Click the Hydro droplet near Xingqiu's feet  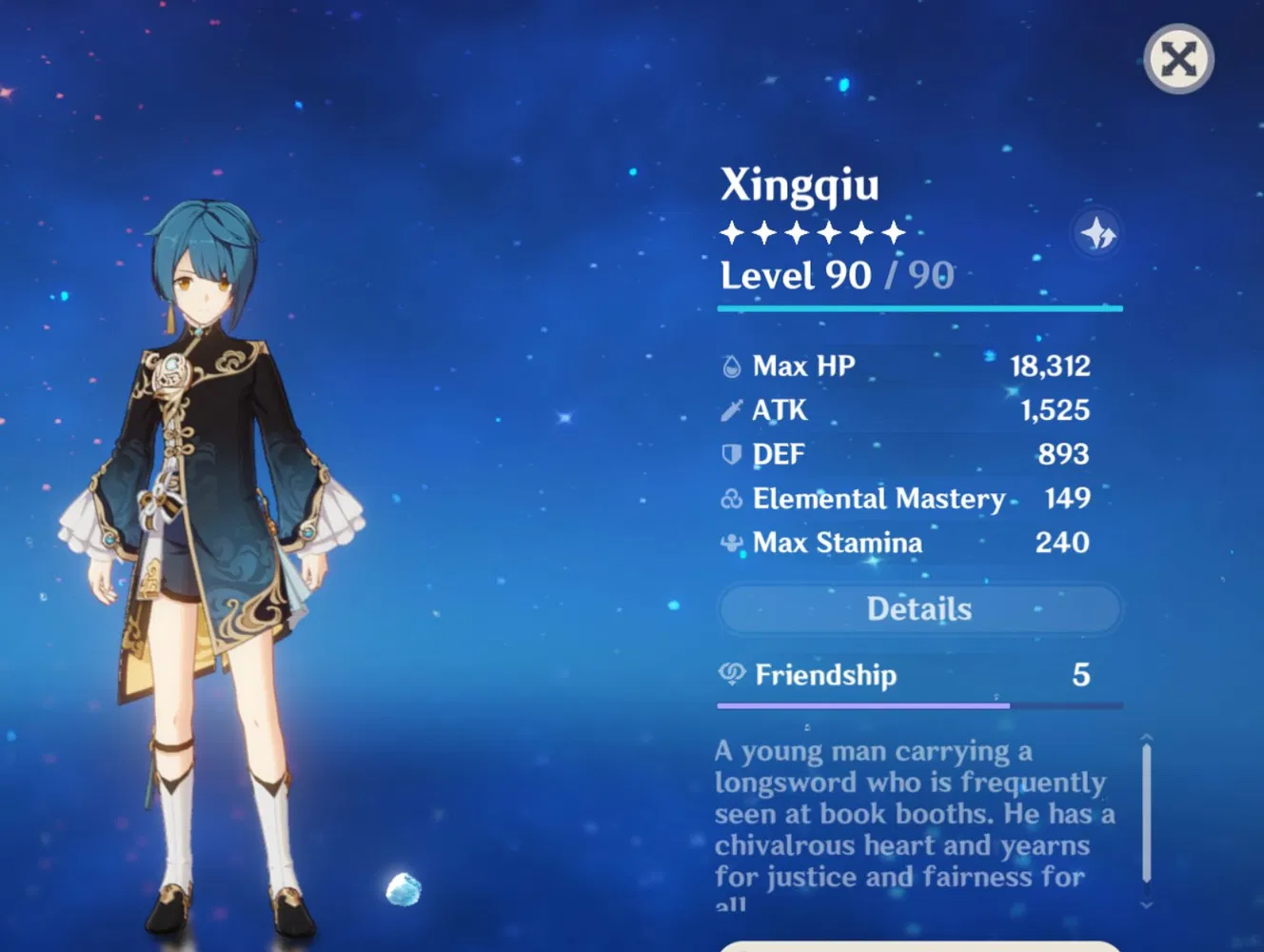[405, 888]
